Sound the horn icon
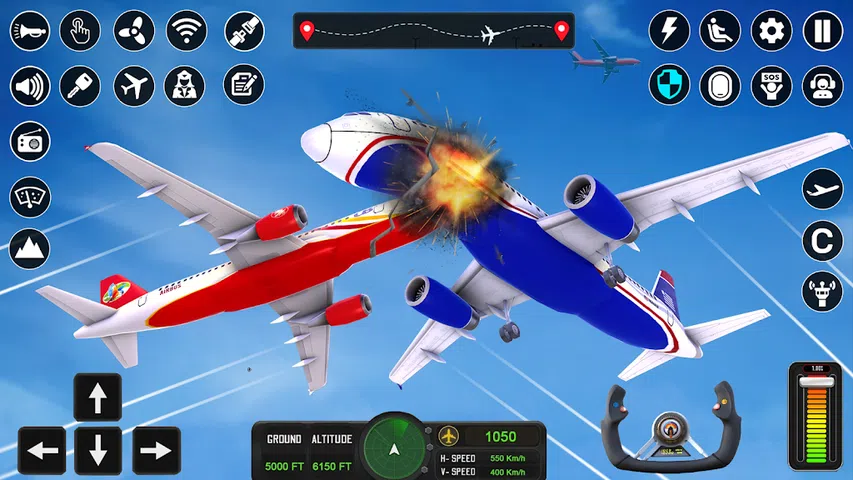853x480 pixels. pos(30,30)
